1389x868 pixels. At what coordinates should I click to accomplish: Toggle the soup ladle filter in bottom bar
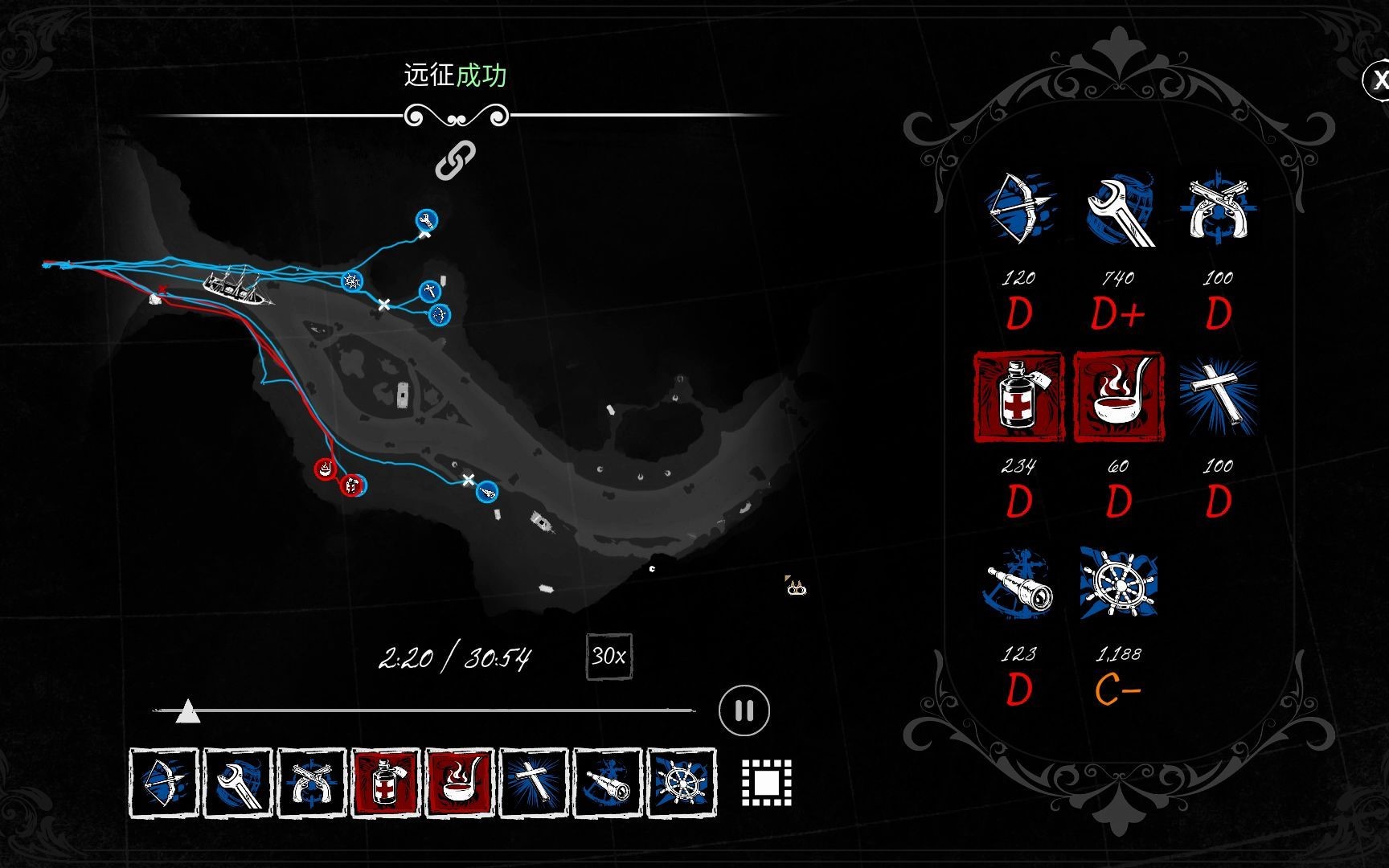(x=460, y=783)
